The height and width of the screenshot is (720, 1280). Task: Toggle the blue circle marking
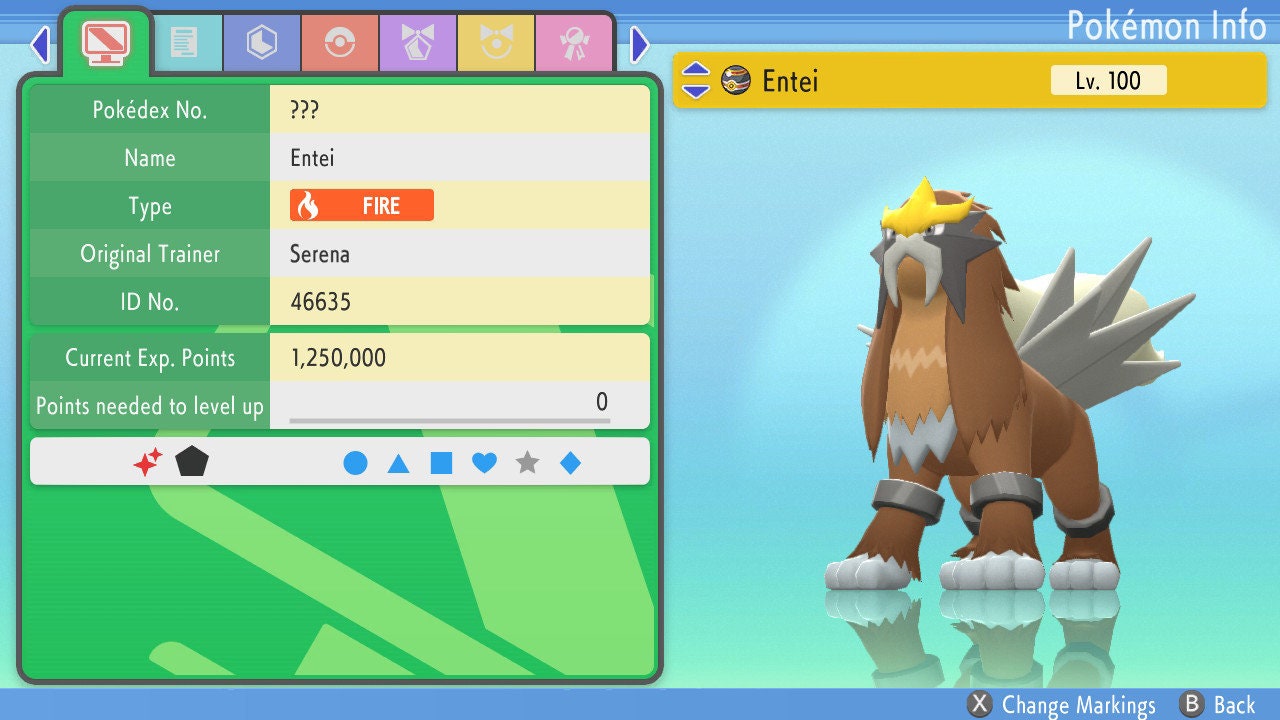pos(355,463)
